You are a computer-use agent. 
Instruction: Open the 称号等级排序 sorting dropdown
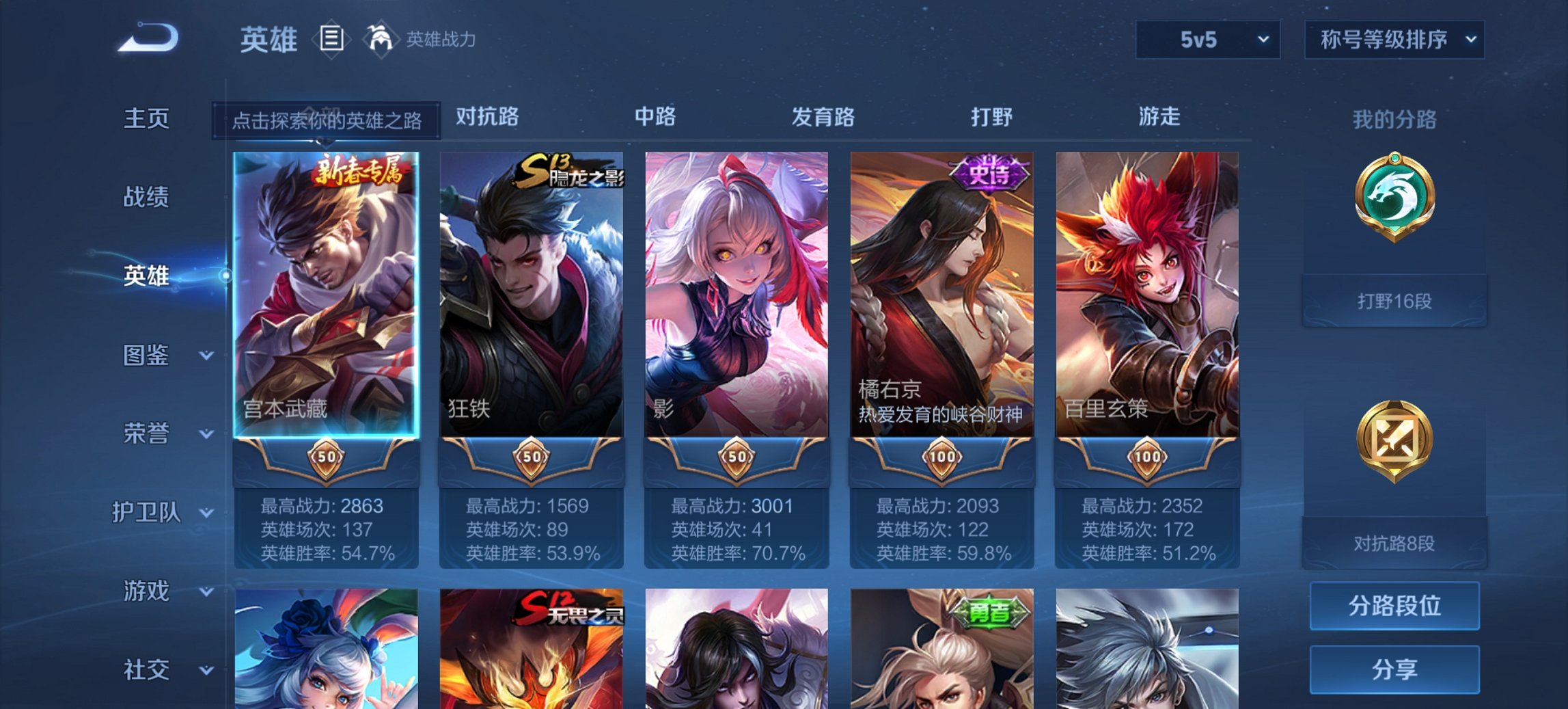[x=1394, y=40]
